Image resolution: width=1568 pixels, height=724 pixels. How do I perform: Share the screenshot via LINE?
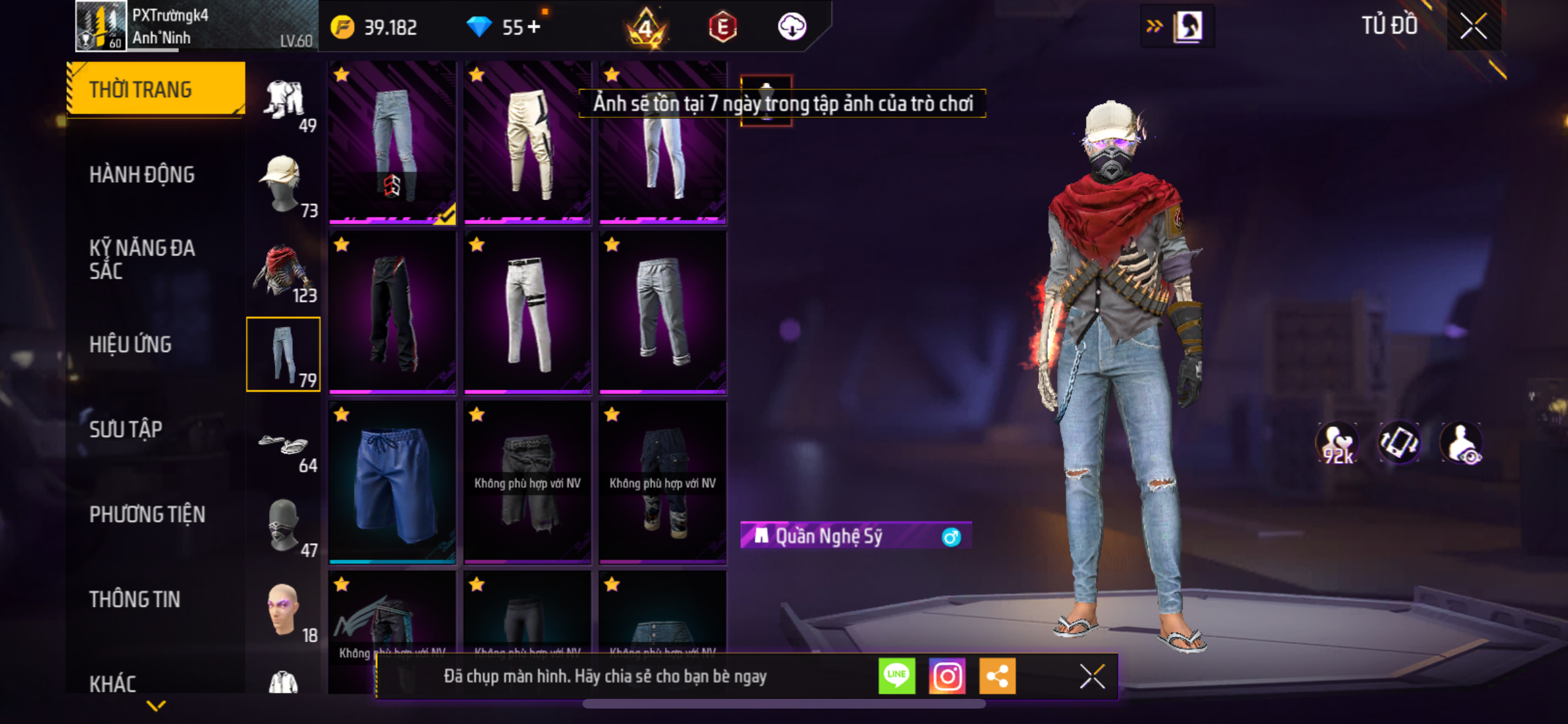(x=897, y=676)
